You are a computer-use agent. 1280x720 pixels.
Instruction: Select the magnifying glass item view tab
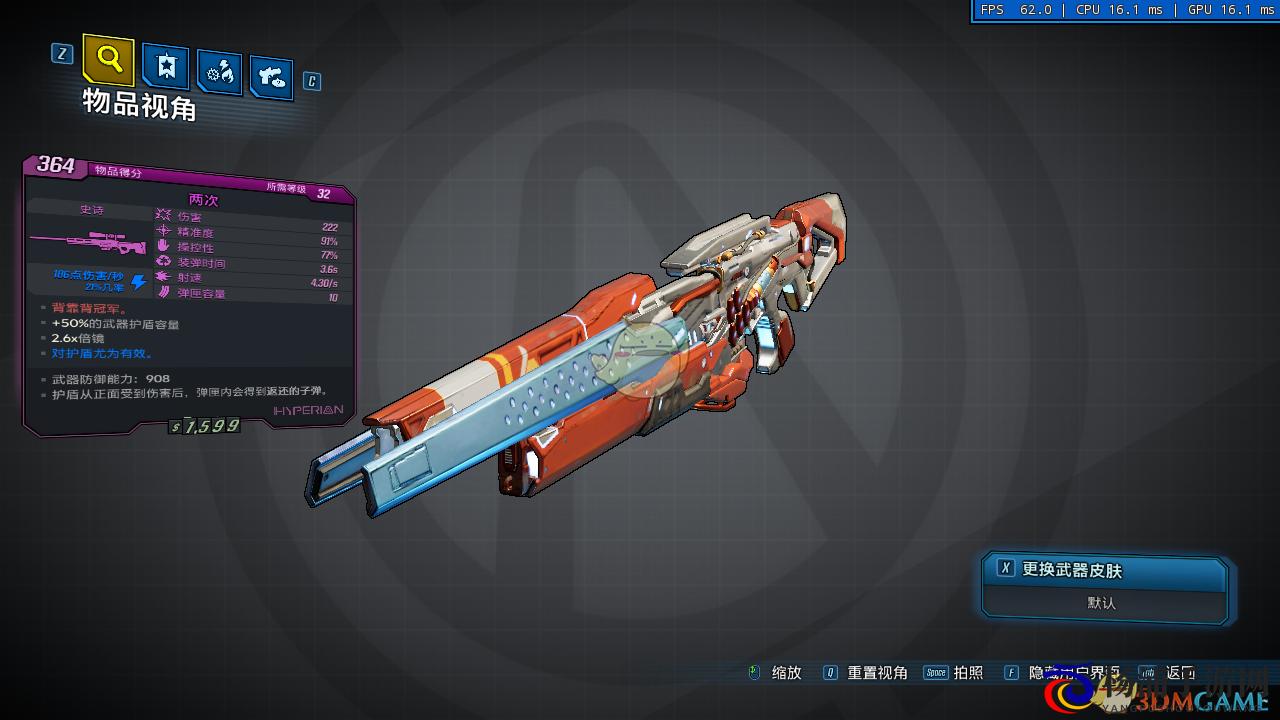coord(108,60)
